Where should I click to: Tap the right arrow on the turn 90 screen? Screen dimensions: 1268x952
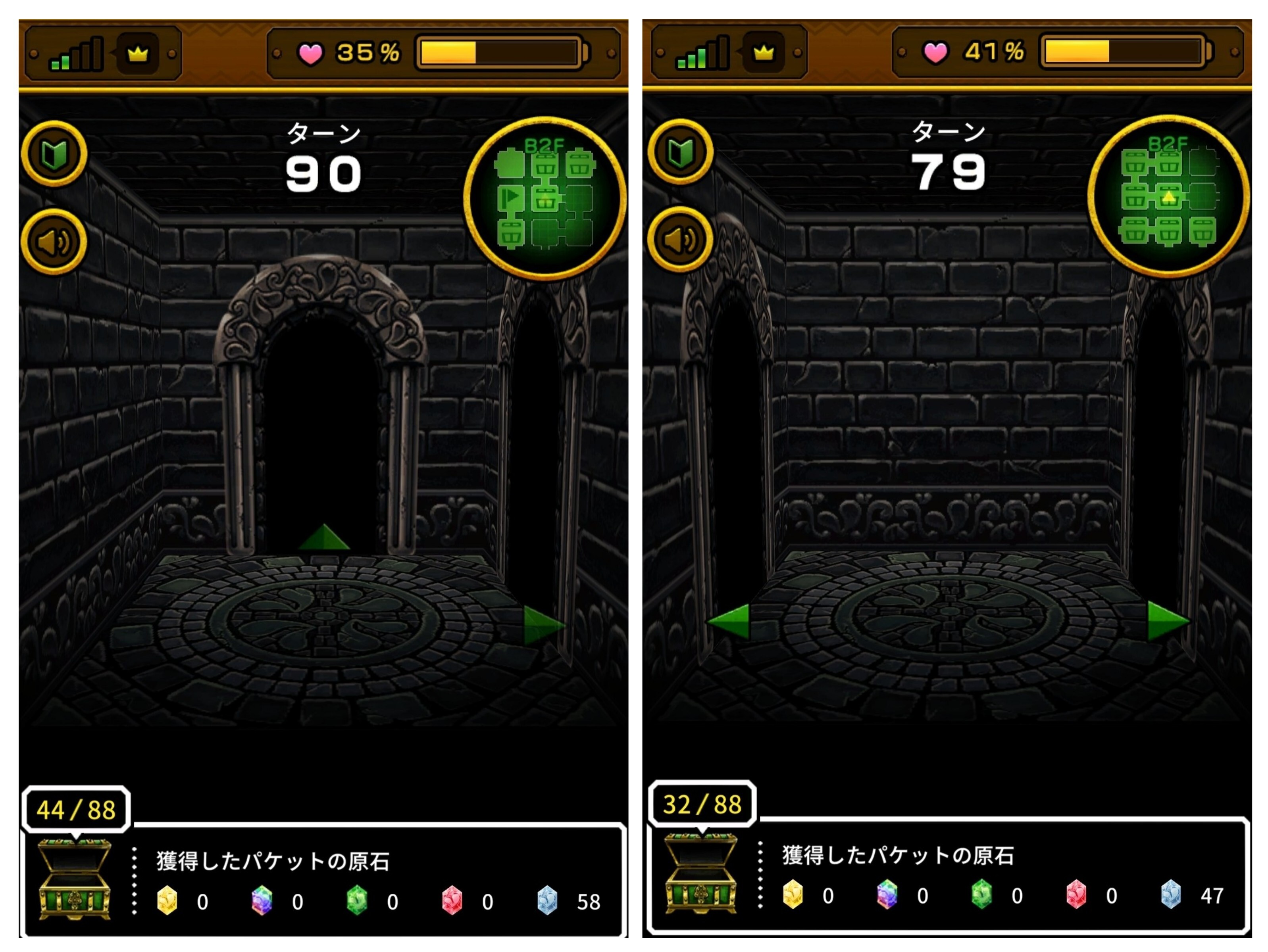pos(543,626)
